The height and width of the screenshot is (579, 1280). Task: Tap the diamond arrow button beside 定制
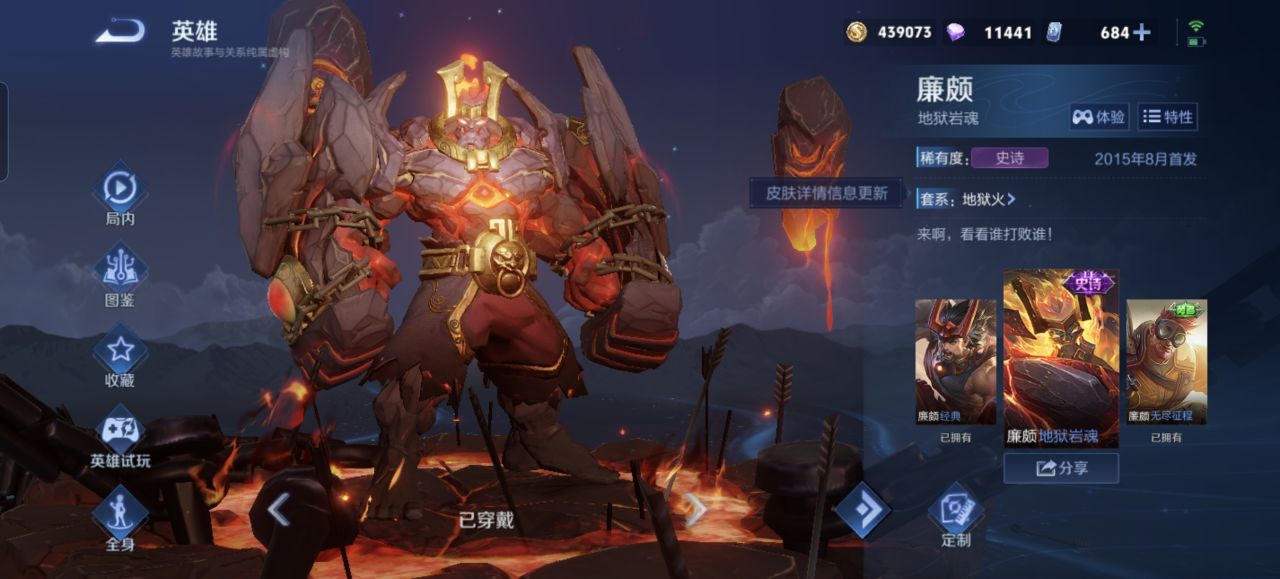pyautogui.click(x=862, y=510)
